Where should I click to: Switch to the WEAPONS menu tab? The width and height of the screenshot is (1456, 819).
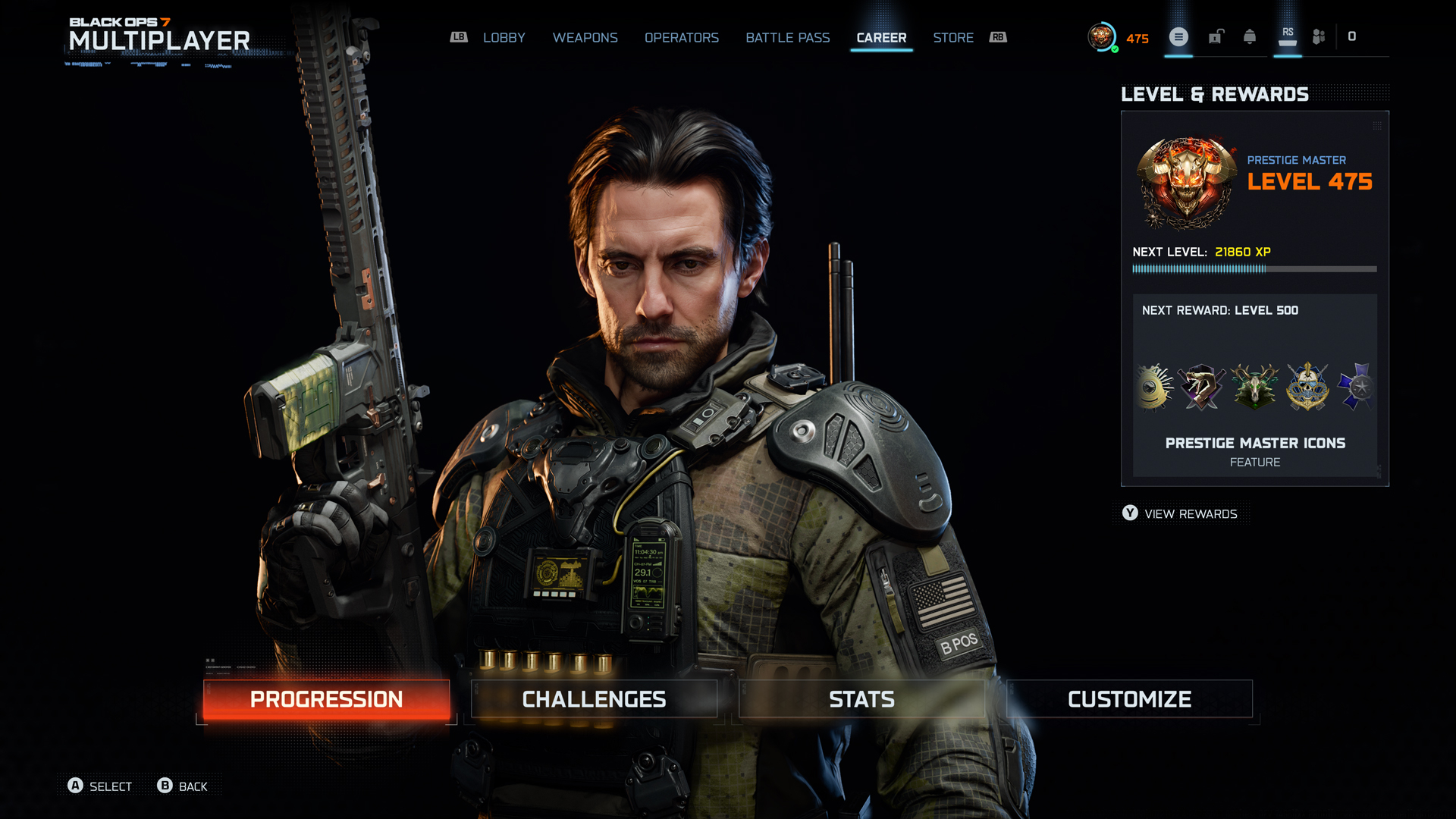click(585, 37)
